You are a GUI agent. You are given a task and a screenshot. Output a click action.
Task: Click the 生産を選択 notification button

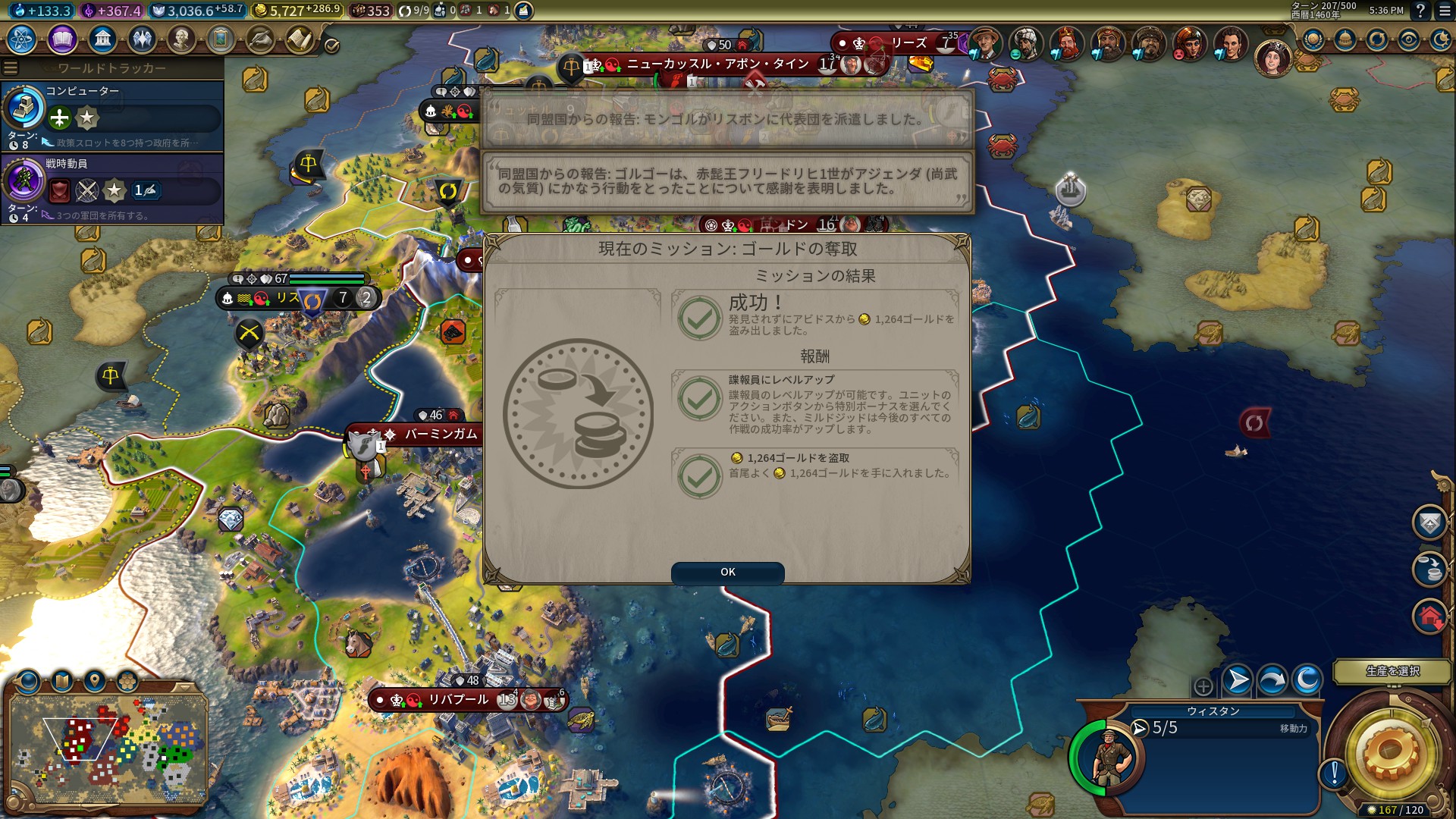pyautogui.click(x=1392, y=671)
